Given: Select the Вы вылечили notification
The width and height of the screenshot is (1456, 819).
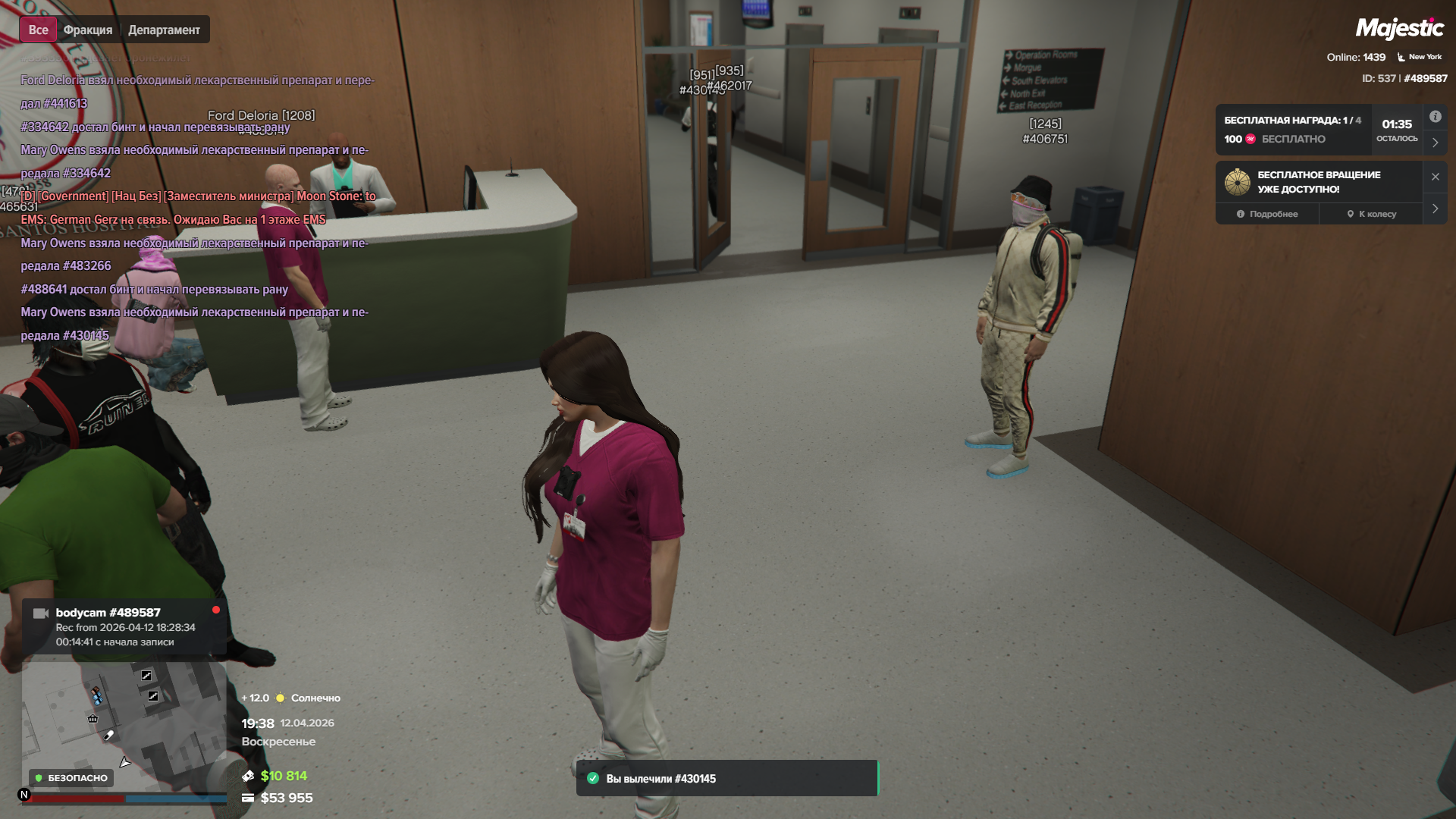Looking at the screenshot, I should click(726, 778).
